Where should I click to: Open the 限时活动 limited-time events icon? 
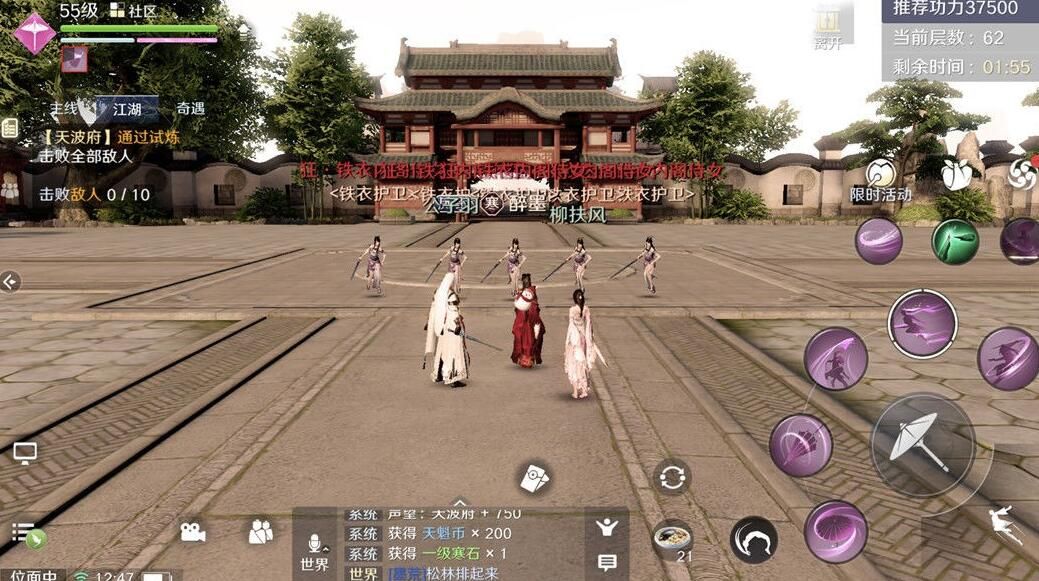pyautogui.click(x=881, y=181)
